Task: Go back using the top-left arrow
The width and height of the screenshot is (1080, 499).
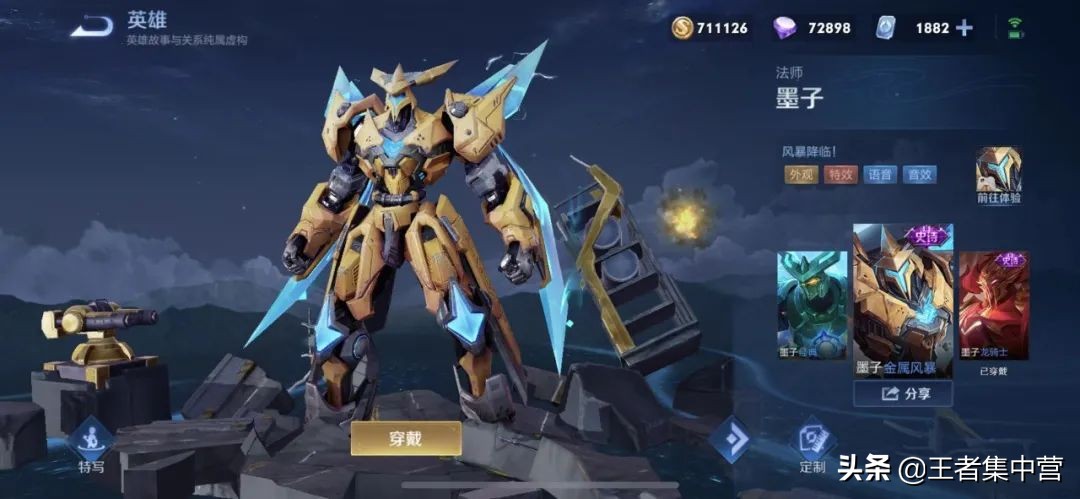Action: click(x=91, y=27)
